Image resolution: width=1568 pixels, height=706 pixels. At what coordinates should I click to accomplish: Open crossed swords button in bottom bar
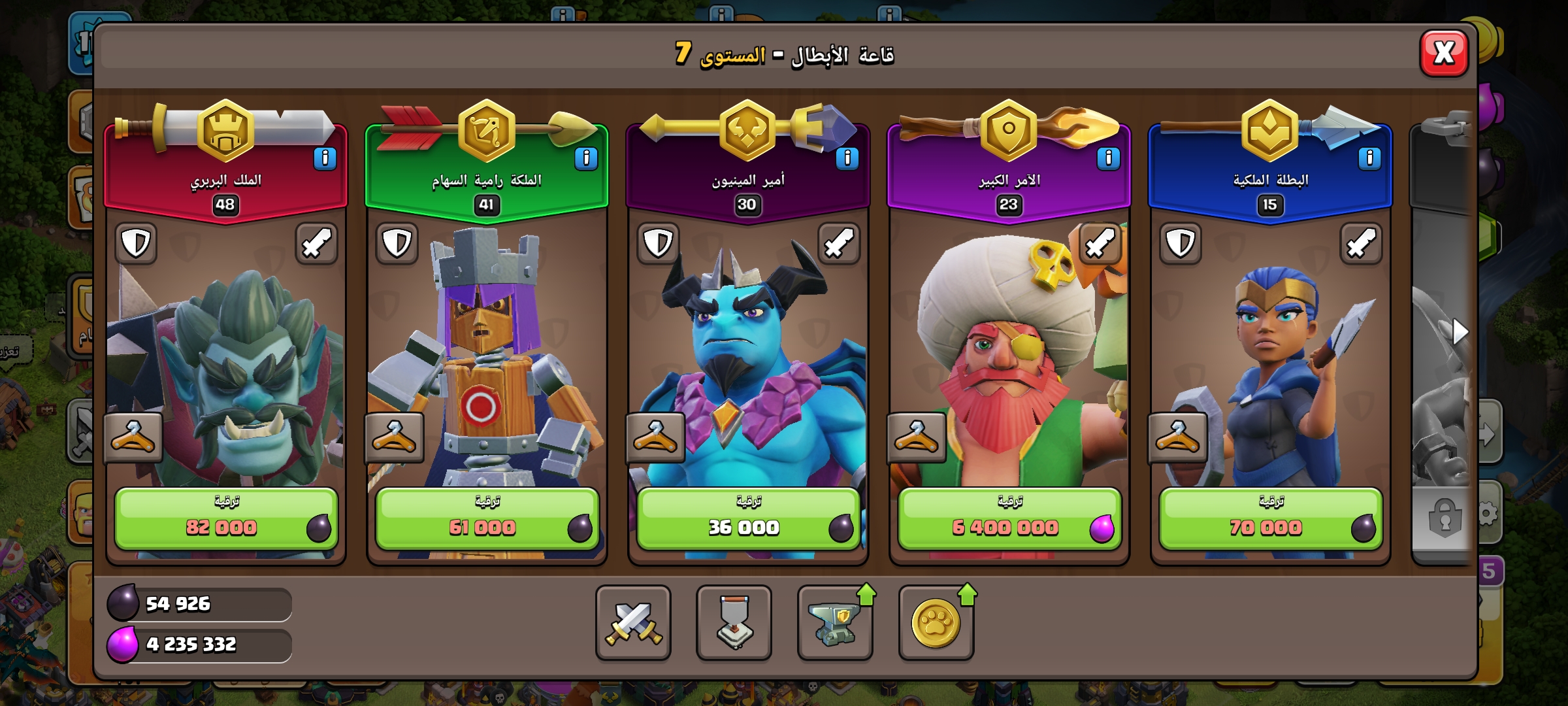[x=633, y=622]
